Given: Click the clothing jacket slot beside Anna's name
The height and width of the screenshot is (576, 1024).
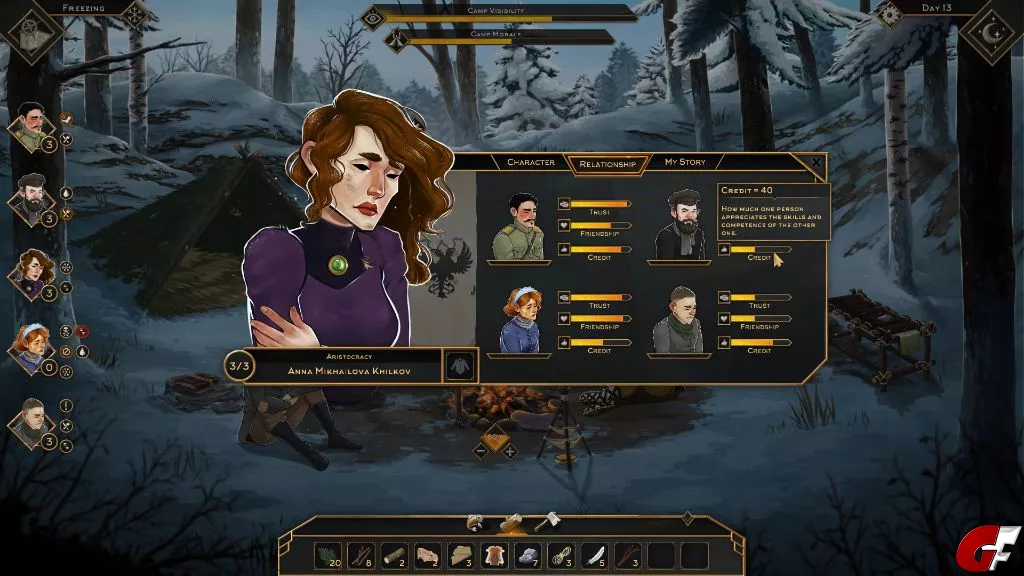Looking at the screenshot, I should [461, 365].
